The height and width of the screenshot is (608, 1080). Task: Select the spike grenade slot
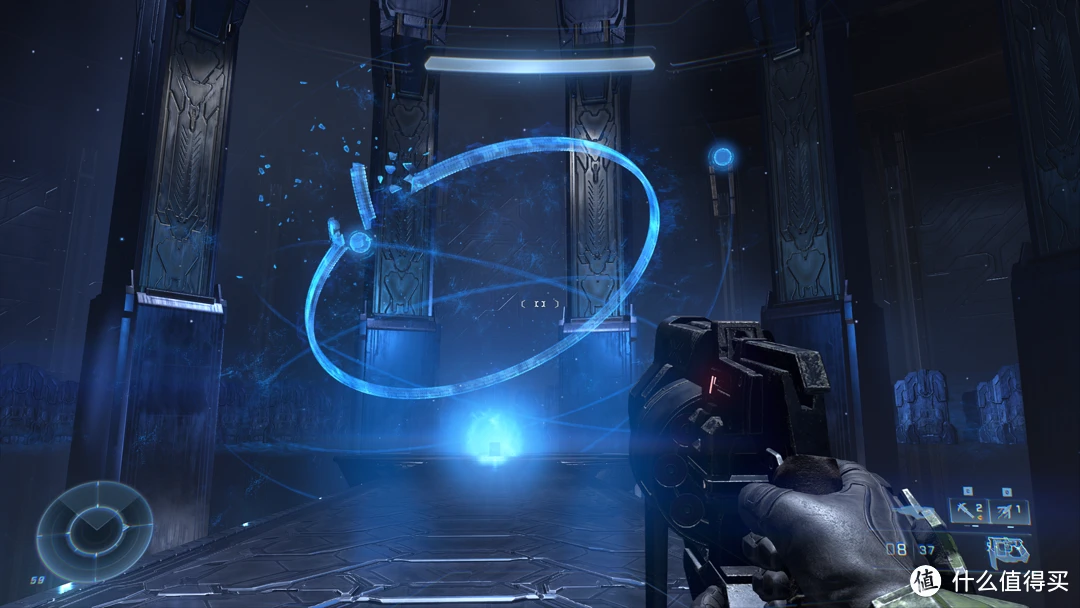pyautogui.click(x=1003, y=511)
